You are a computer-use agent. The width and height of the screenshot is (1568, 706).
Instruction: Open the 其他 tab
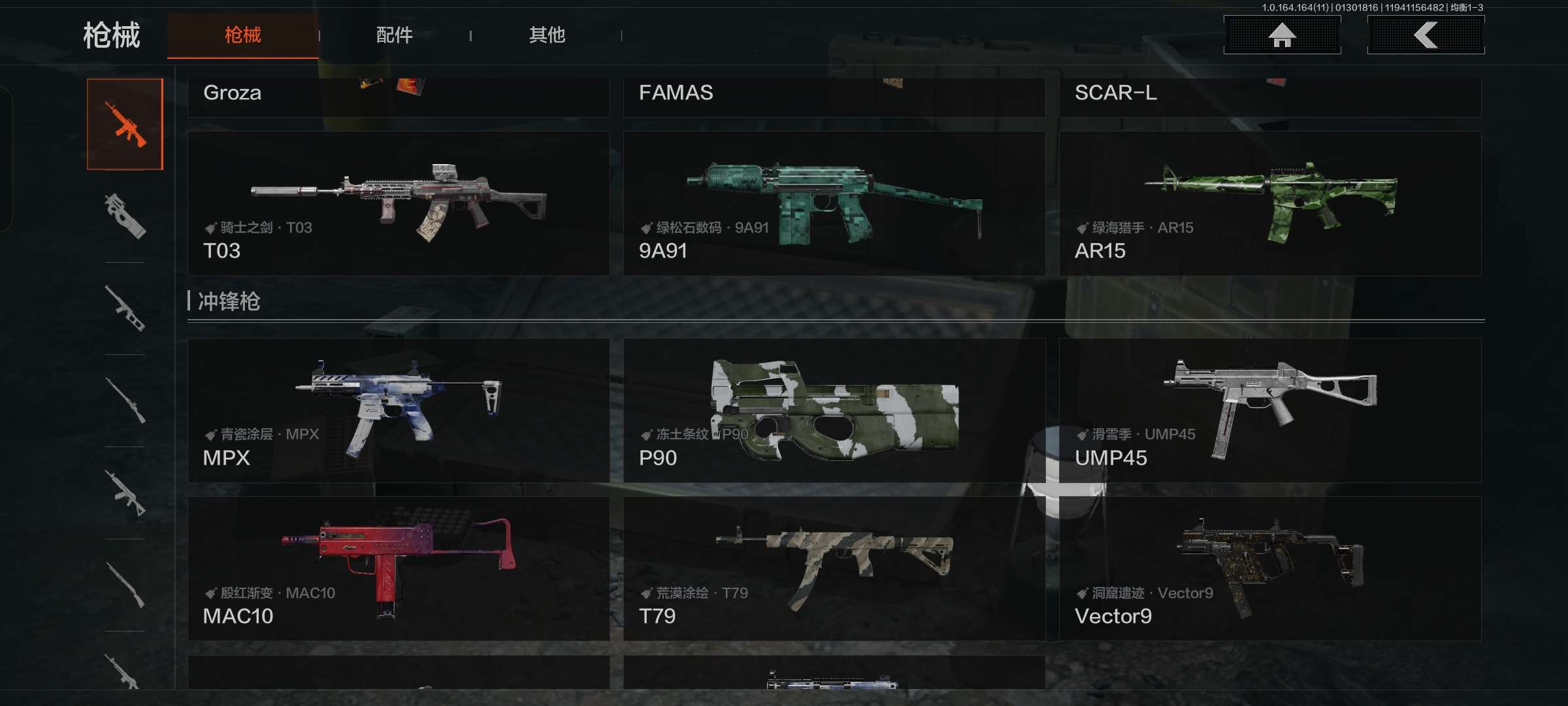click(547, 35)
